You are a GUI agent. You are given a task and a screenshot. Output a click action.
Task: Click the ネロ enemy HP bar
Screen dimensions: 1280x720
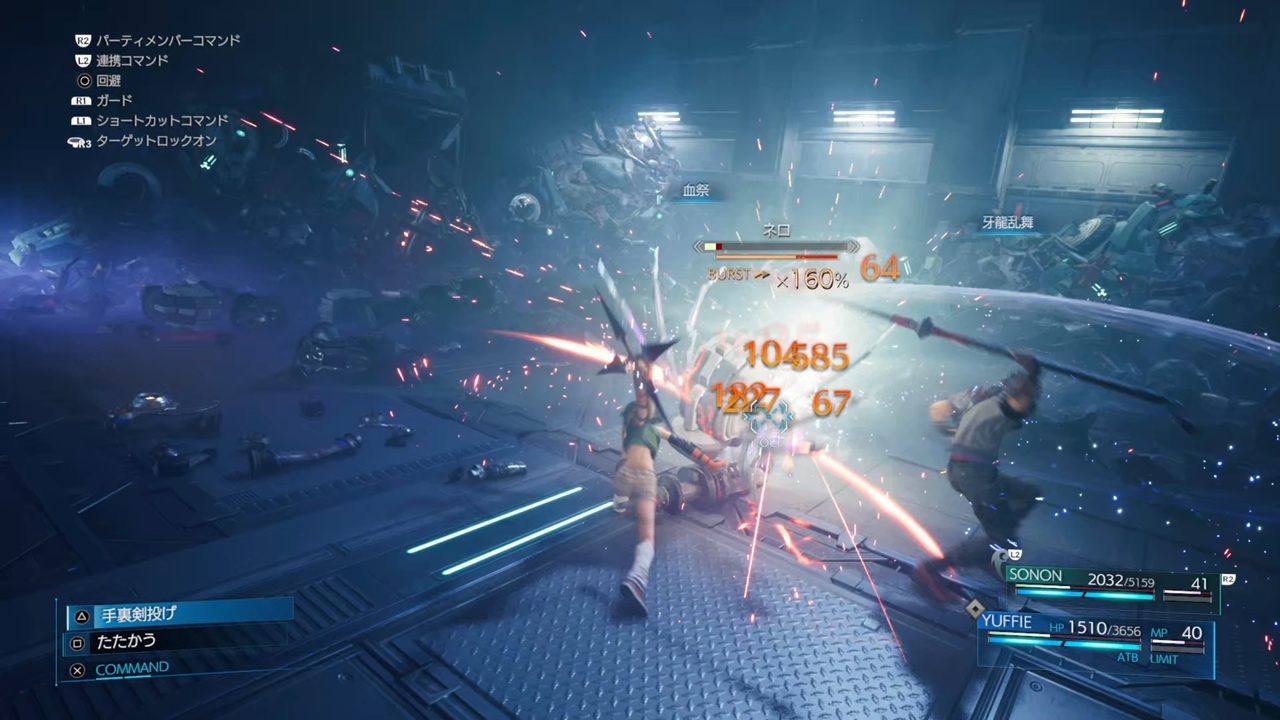[776, 247]
